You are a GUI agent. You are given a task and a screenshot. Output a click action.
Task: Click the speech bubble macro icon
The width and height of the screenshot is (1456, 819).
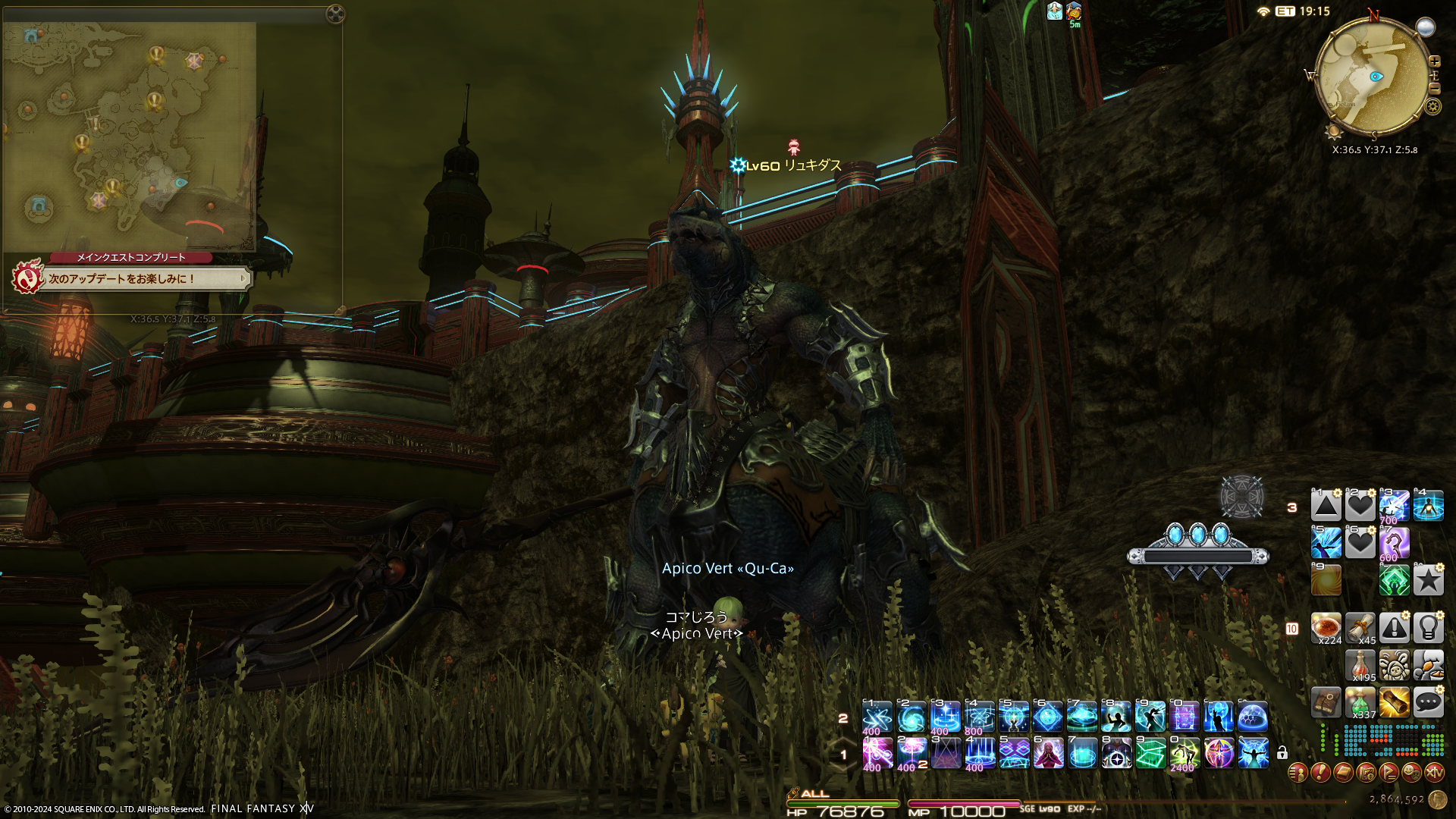1428,702
